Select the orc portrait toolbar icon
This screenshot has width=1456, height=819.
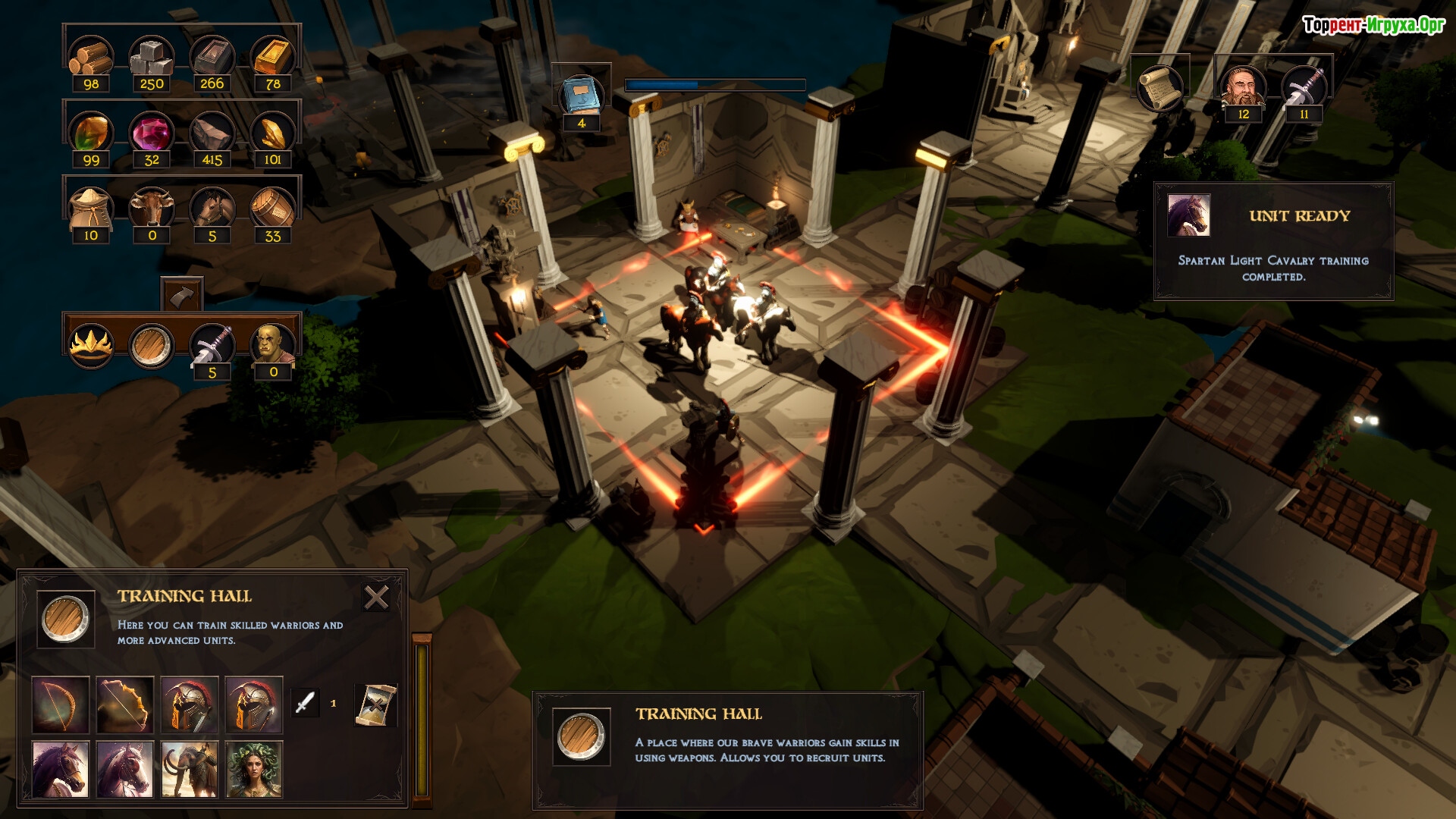click(x=273, y=346)
